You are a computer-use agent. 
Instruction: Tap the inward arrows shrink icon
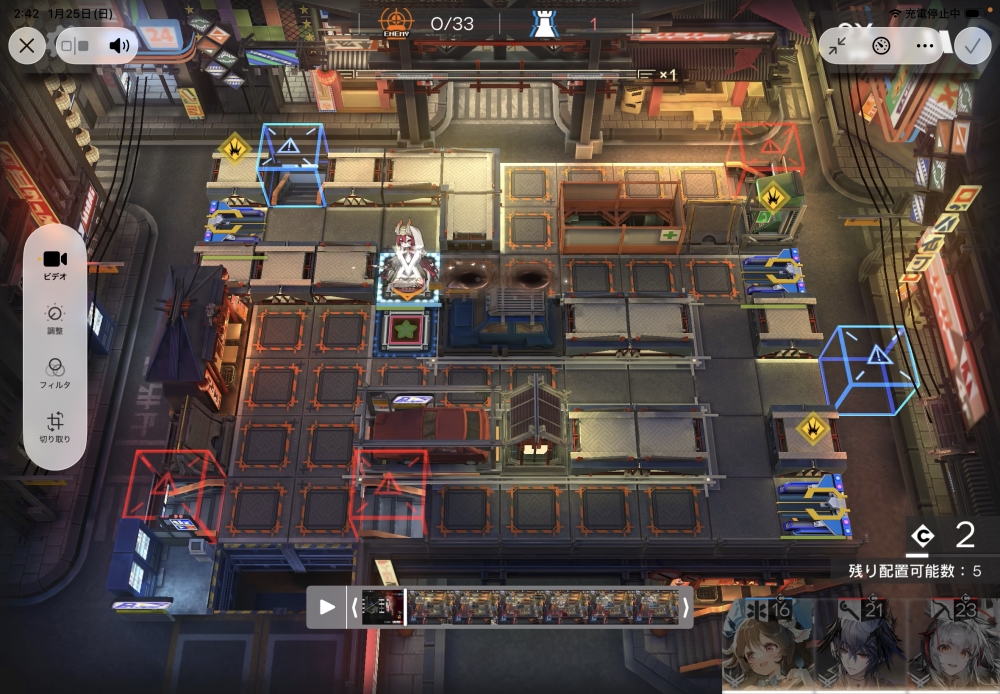[838, 45]
